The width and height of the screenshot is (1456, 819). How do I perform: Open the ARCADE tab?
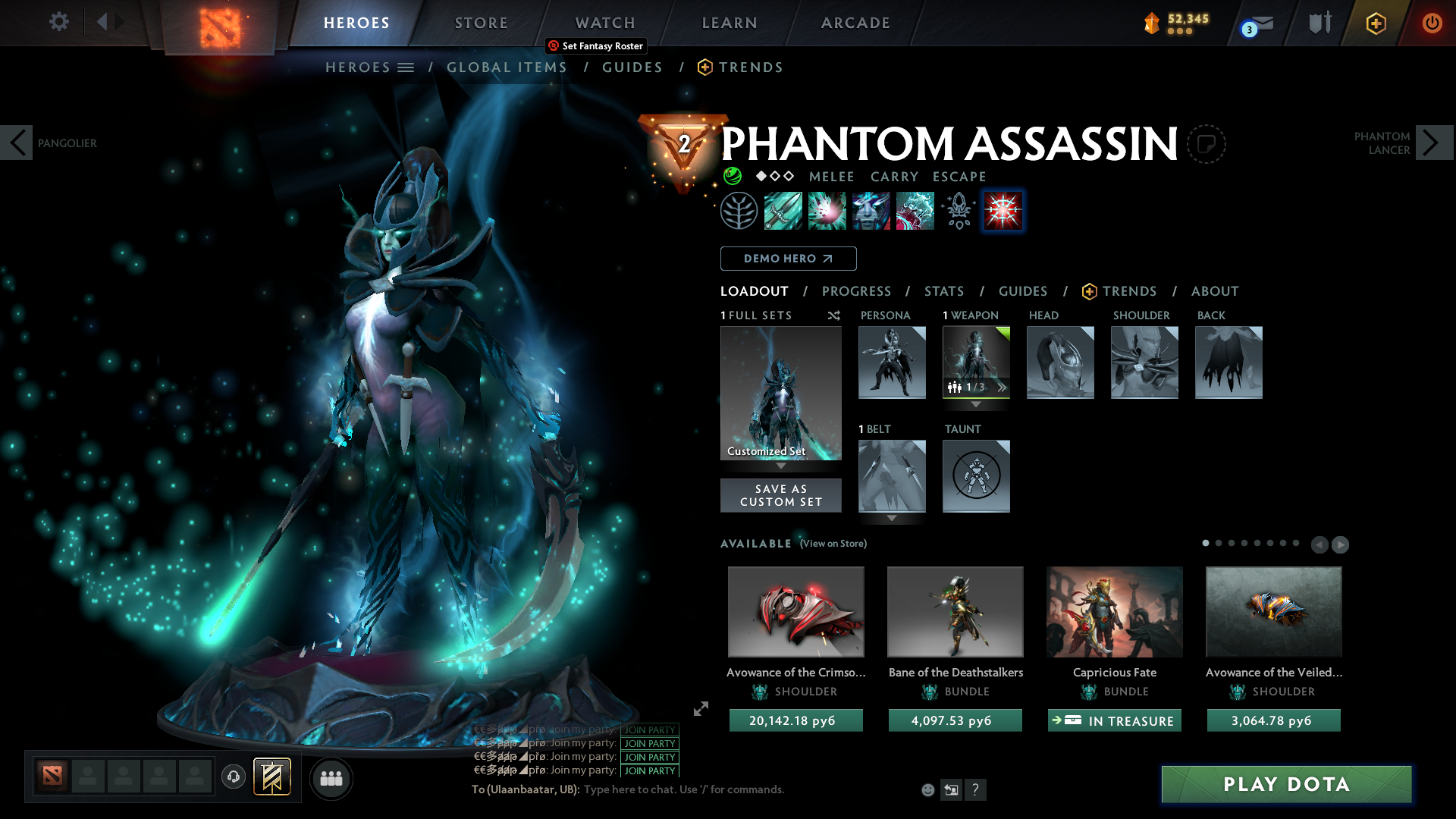[855, 23]
